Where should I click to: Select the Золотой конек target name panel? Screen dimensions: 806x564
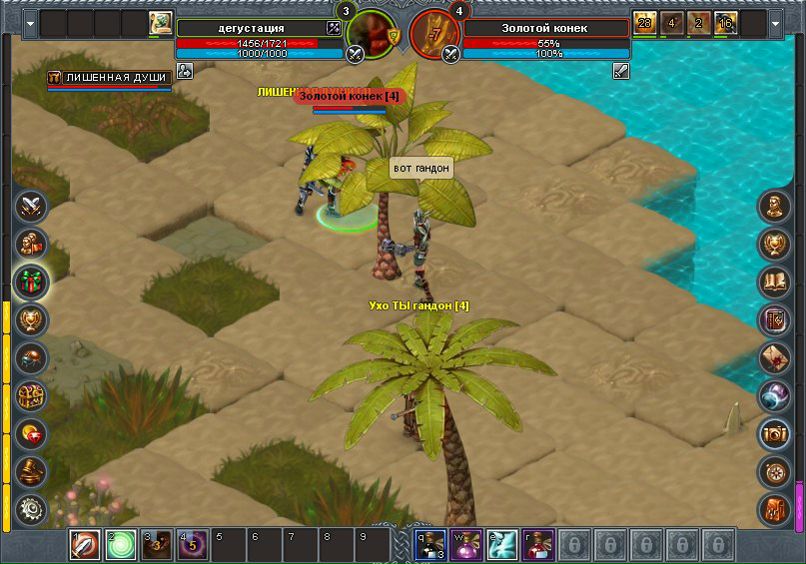pyautogui.click(x=545, y=28)
